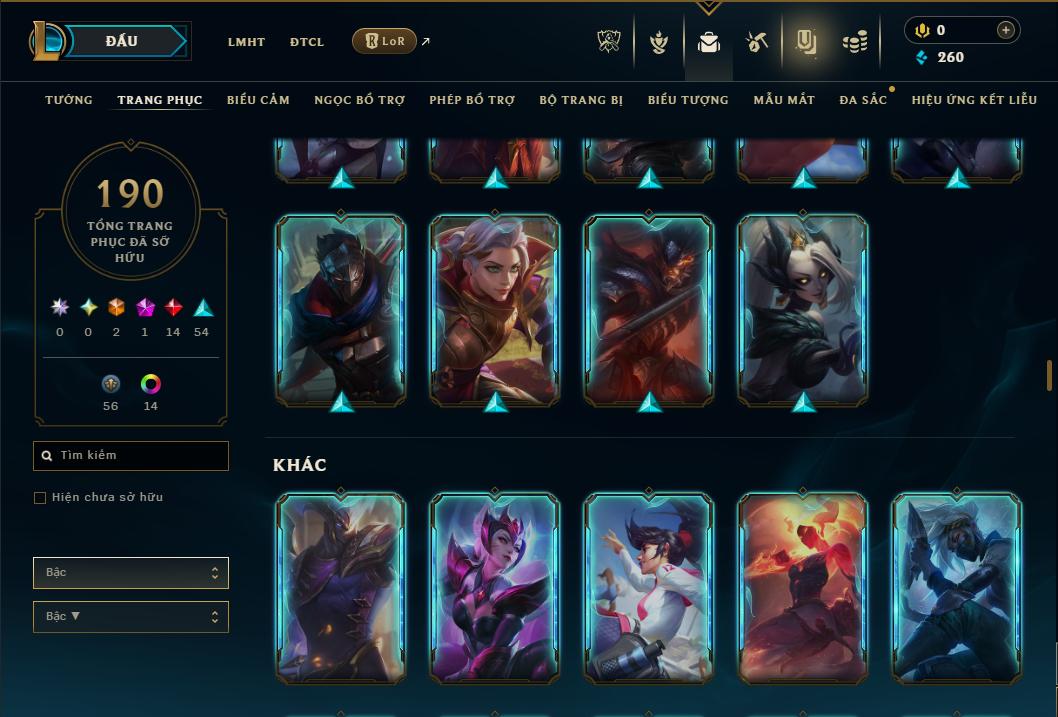Open the MẪU MẮT tab

click(x=784, y=100)
